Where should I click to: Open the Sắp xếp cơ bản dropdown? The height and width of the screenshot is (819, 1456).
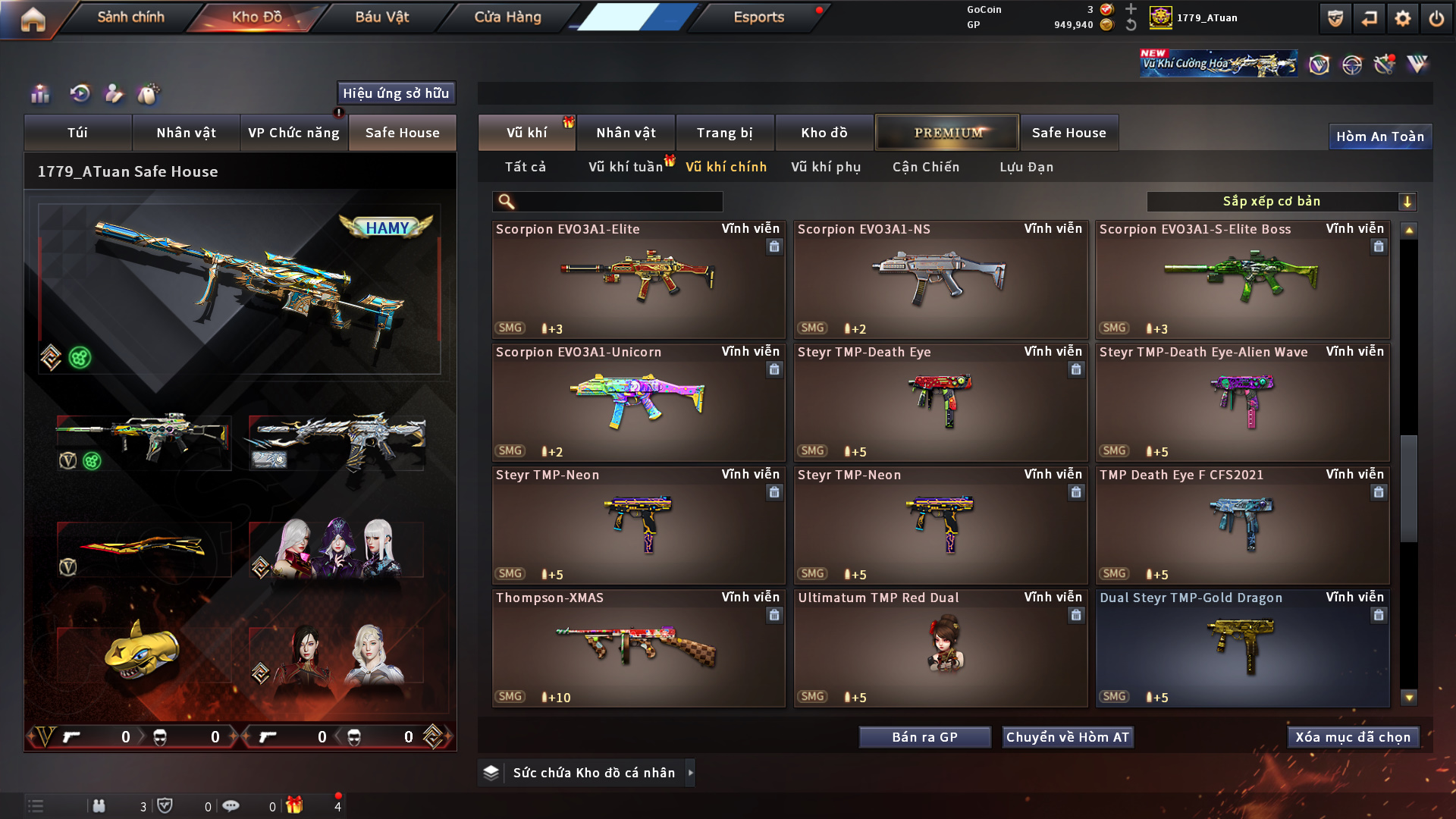point(1281,202)
